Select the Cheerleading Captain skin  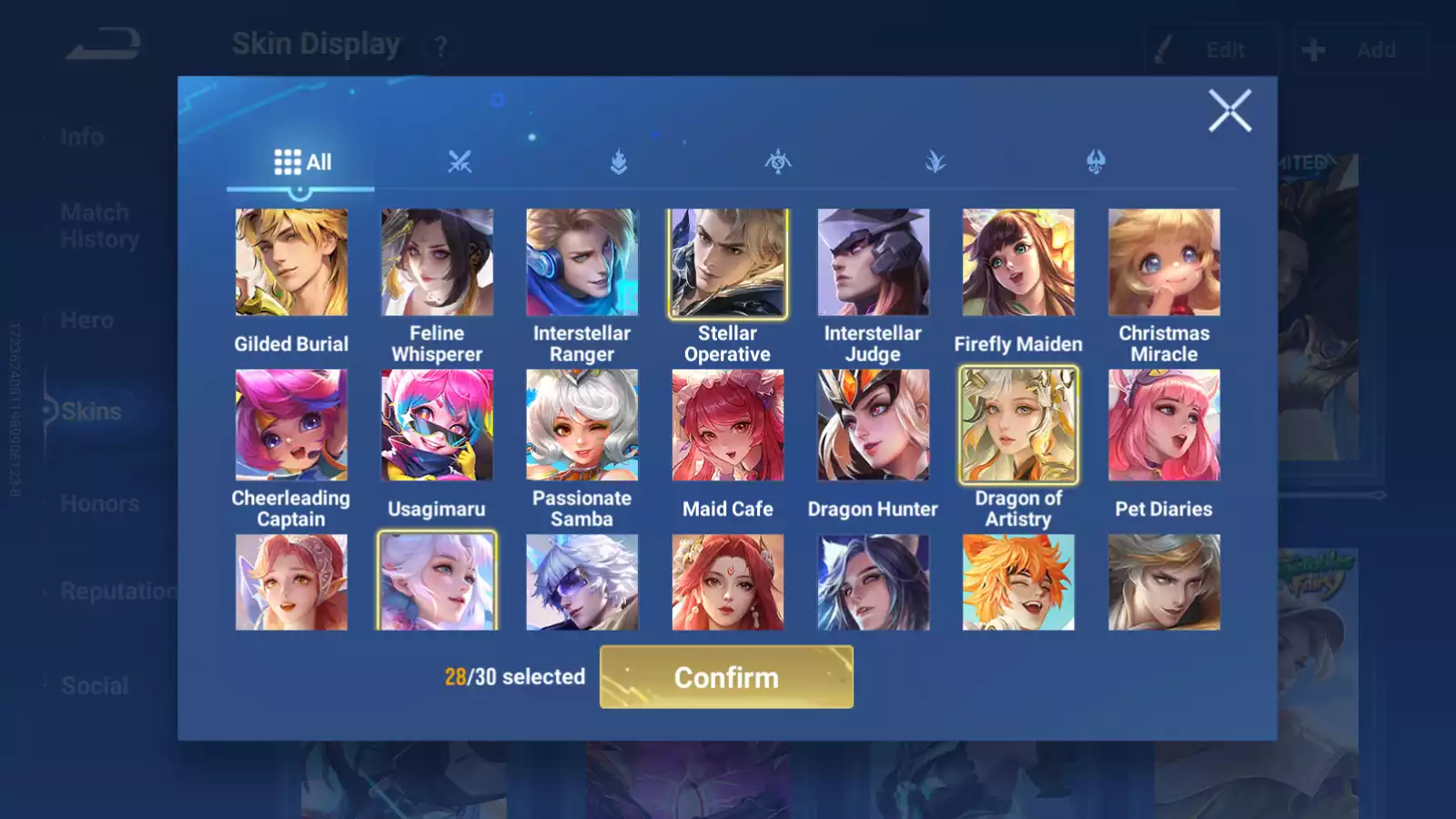291,425
